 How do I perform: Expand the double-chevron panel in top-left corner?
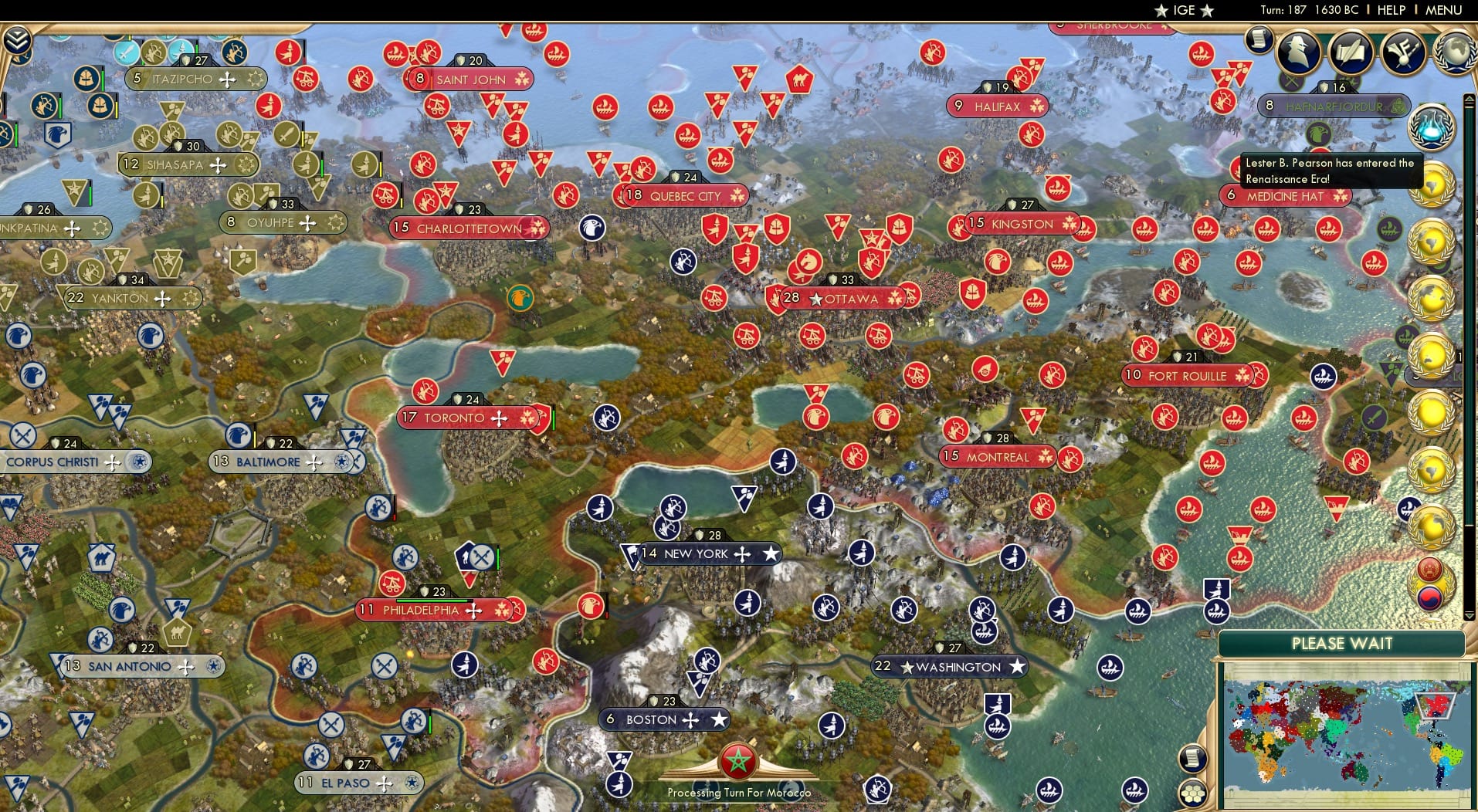15,38
